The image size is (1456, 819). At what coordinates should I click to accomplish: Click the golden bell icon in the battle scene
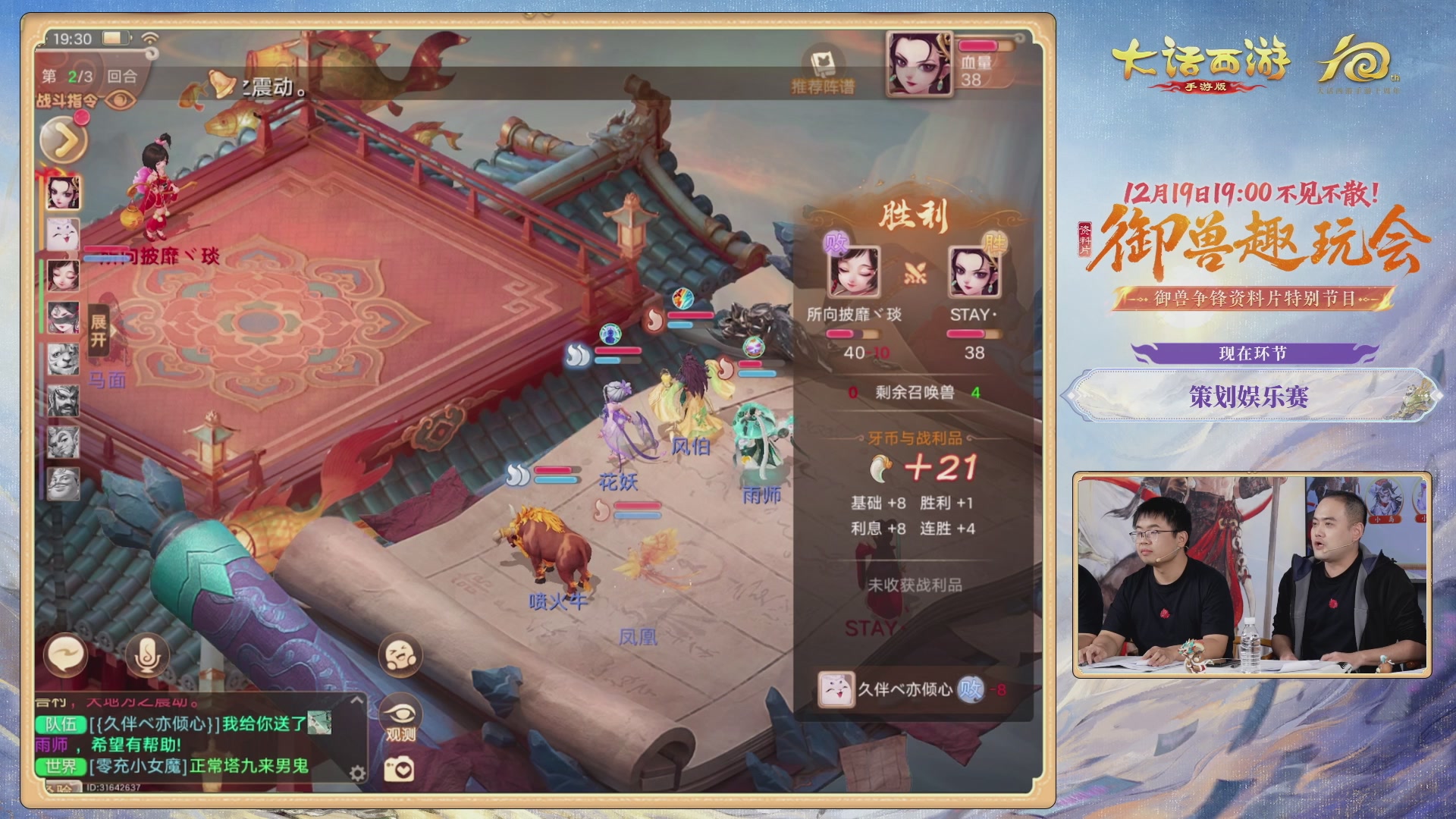221,81
